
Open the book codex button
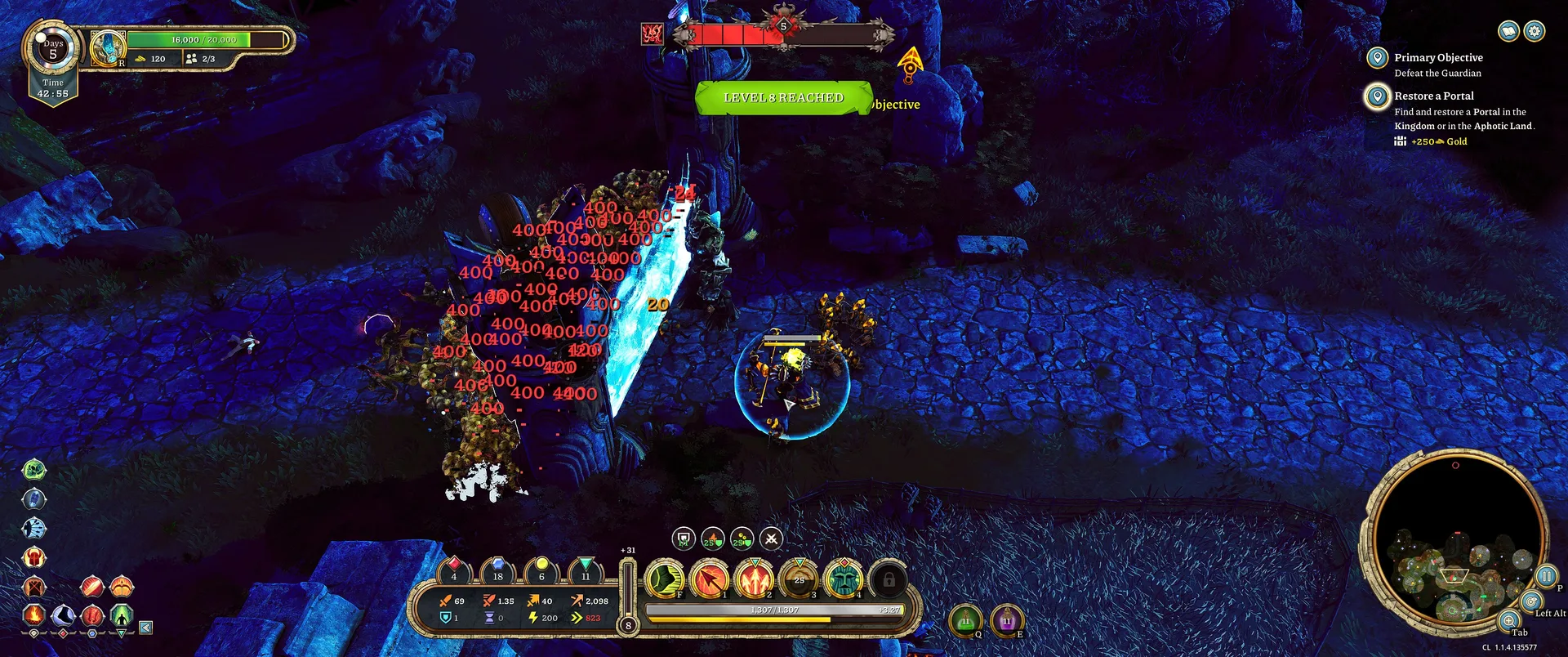[x=1508, y=31]
